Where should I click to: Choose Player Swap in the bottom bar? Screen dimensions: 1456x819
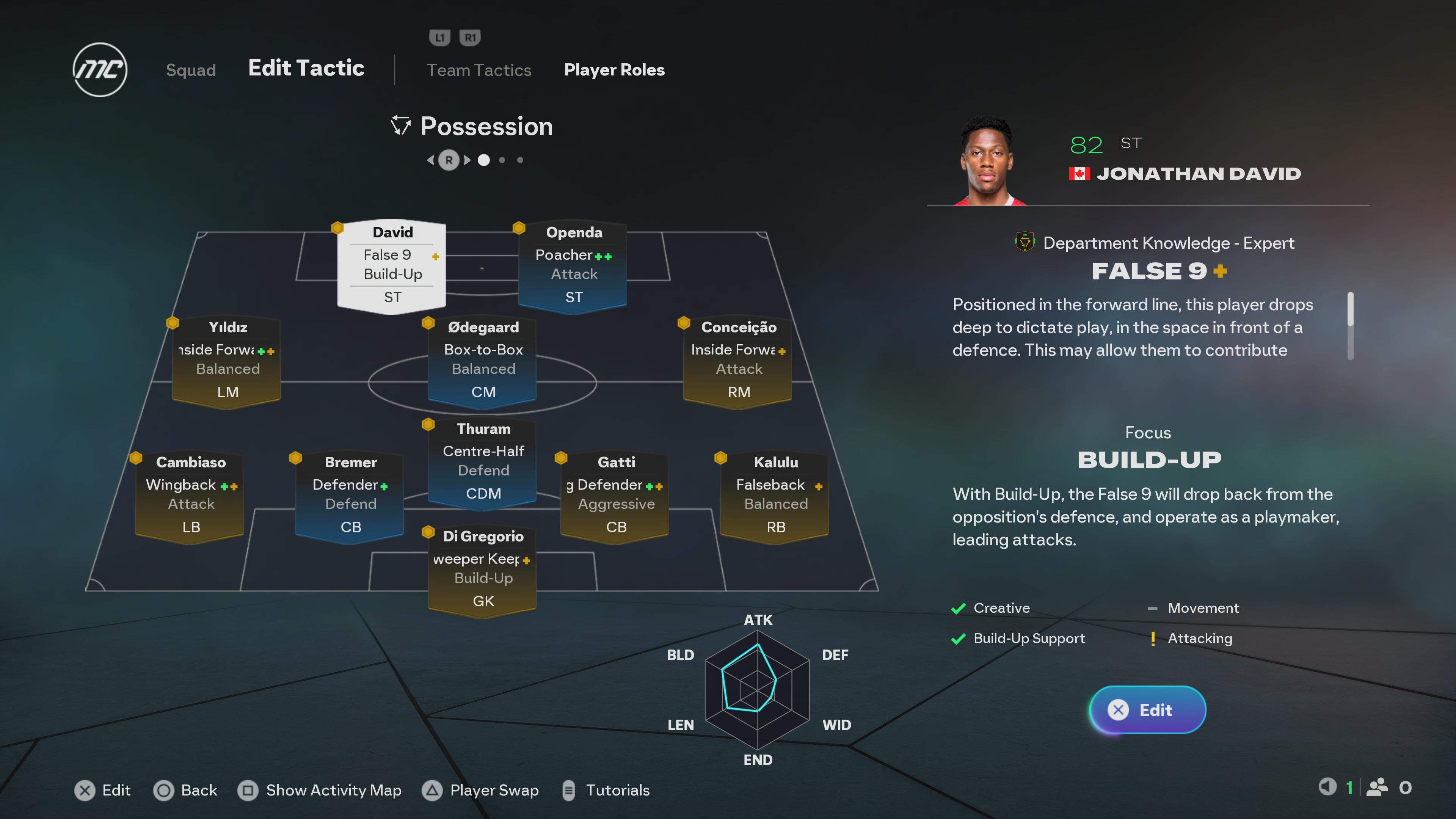[x=481, y=789]
